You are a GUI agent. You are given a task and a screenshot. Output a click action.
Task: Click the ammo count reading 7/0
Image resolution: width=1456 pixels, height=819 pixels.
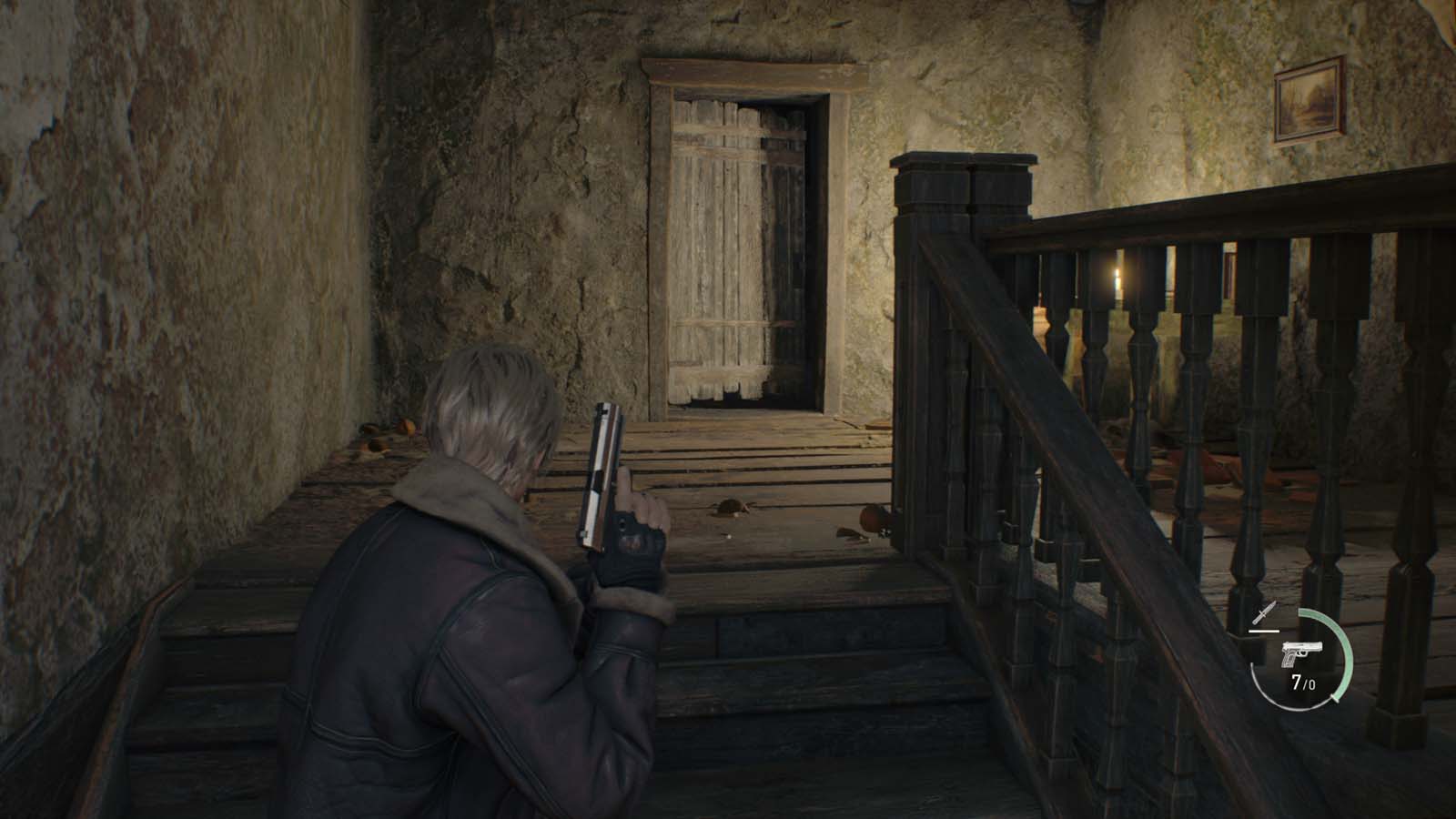1302,681
